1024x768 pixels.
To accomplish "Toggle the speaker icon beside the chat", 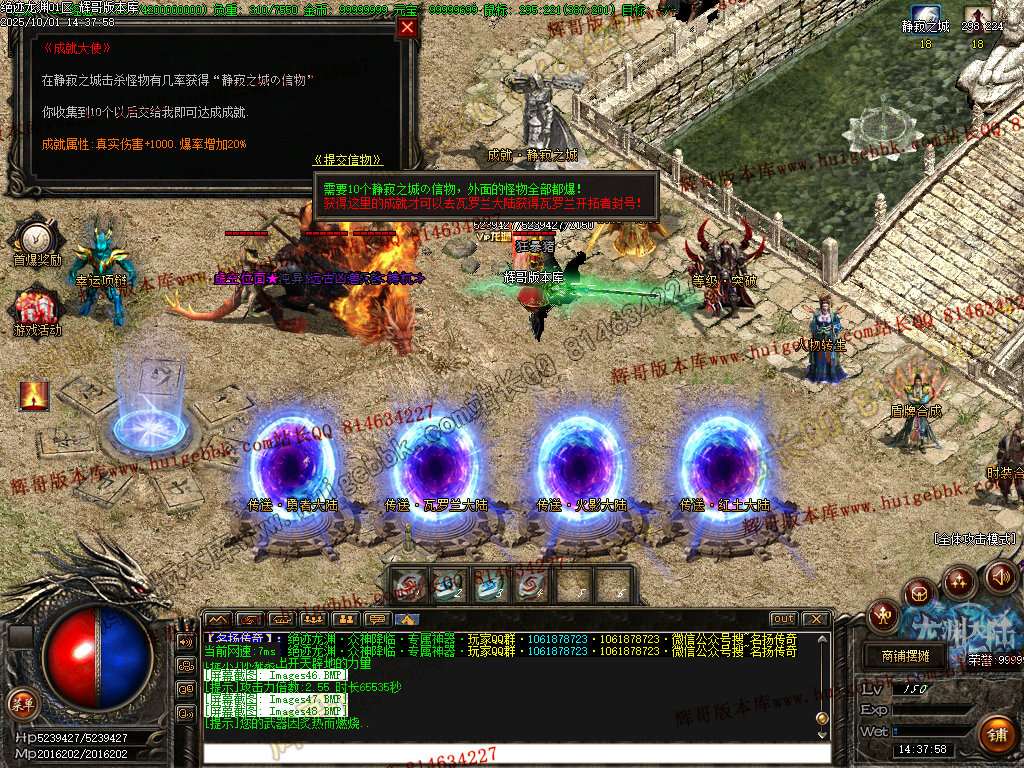I will tap(186, 641).
